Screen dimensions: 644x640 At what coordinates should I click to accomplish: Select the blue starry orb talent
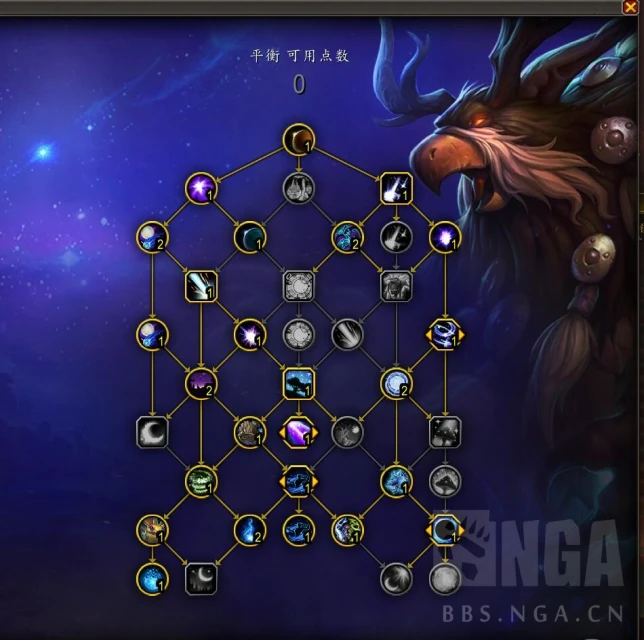point(152,578)
